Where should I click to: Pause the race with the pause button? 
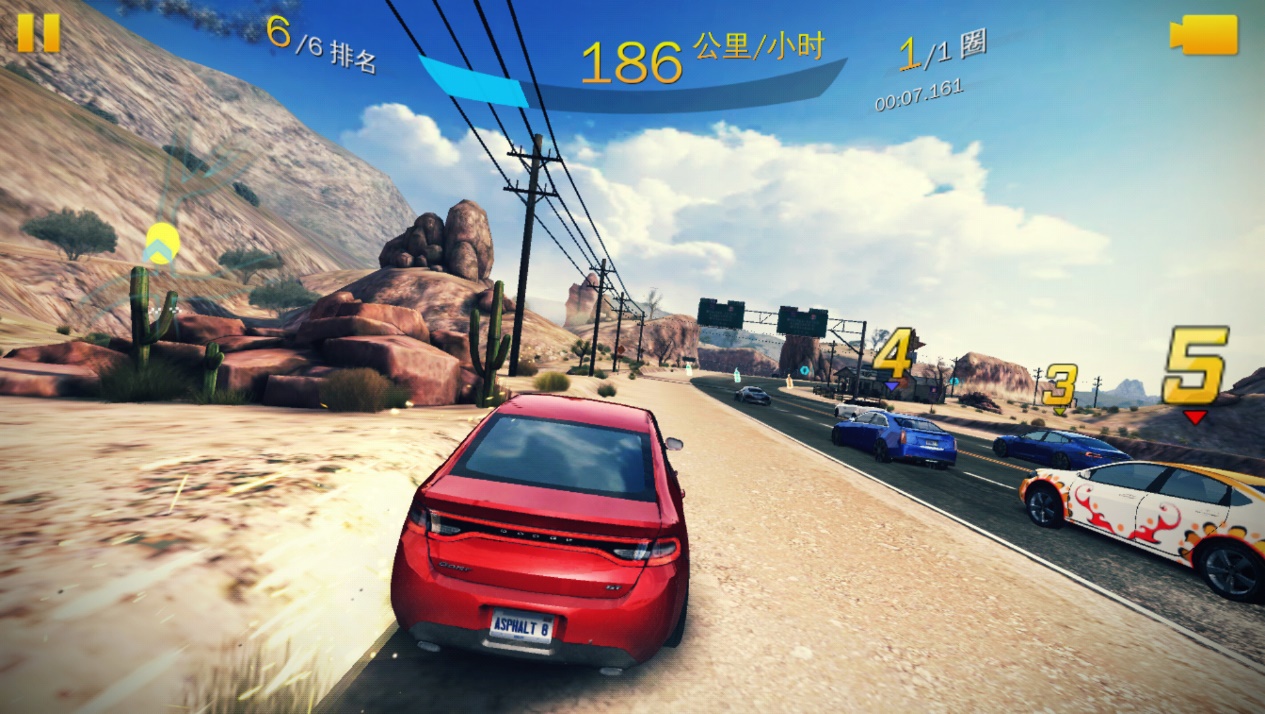click(38, 32)
